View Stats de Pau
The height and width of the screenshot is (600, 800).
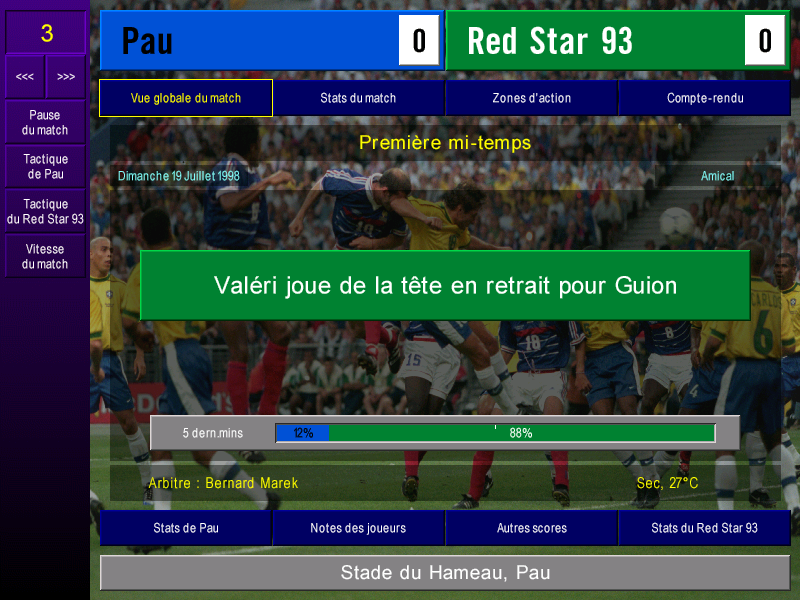pos(186,528)
